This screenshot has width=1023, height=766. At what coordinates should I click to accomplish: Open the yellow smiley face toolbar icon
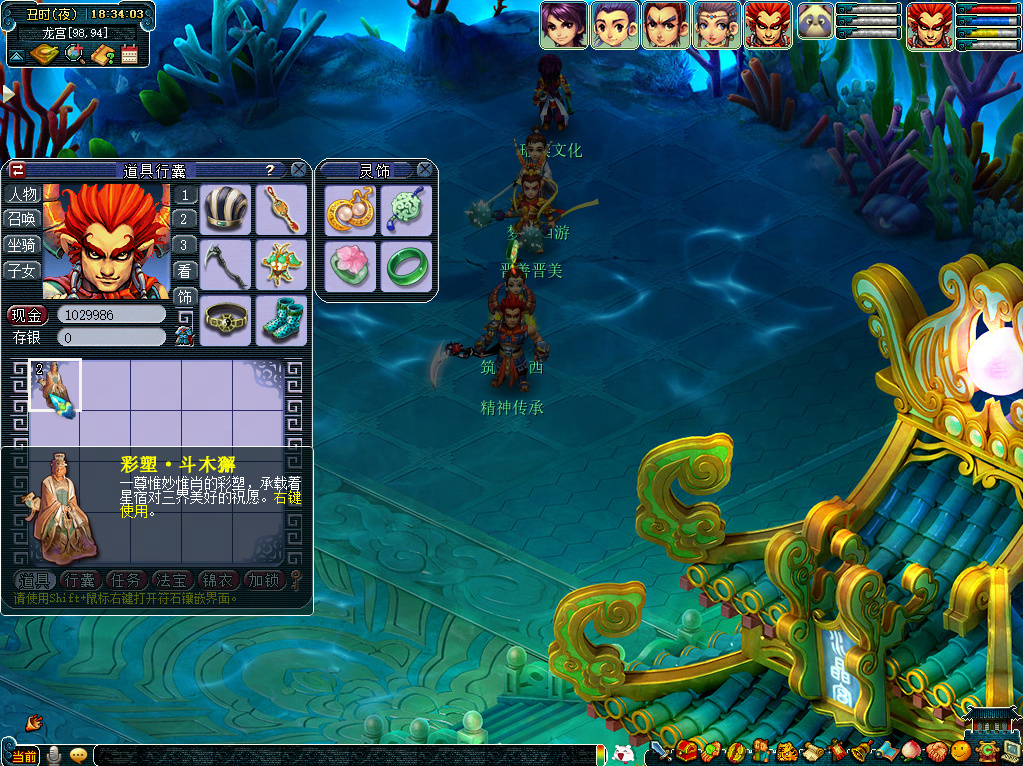click(x=960, y=750)
